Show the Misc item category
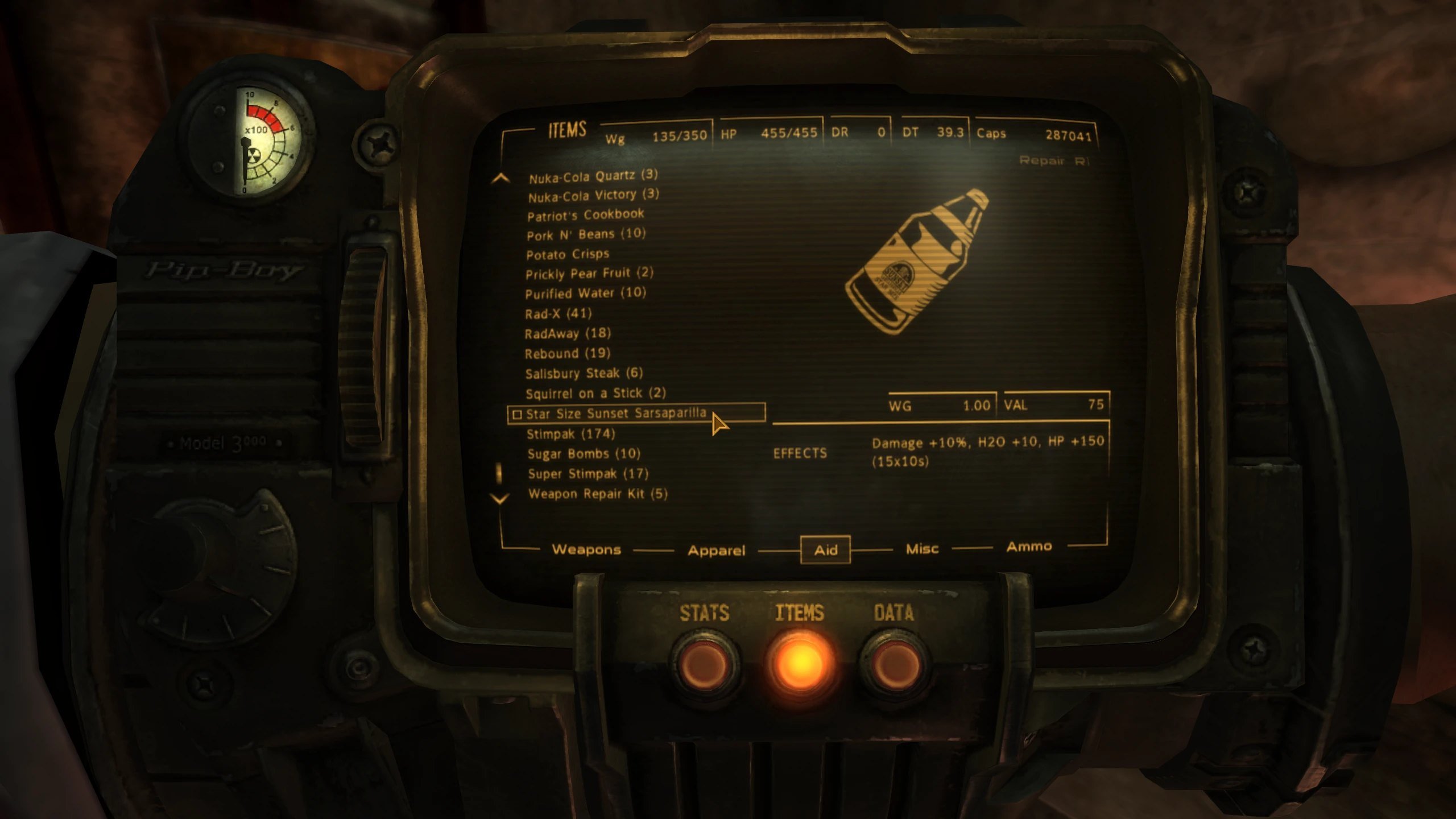 [x=921, y=549]
